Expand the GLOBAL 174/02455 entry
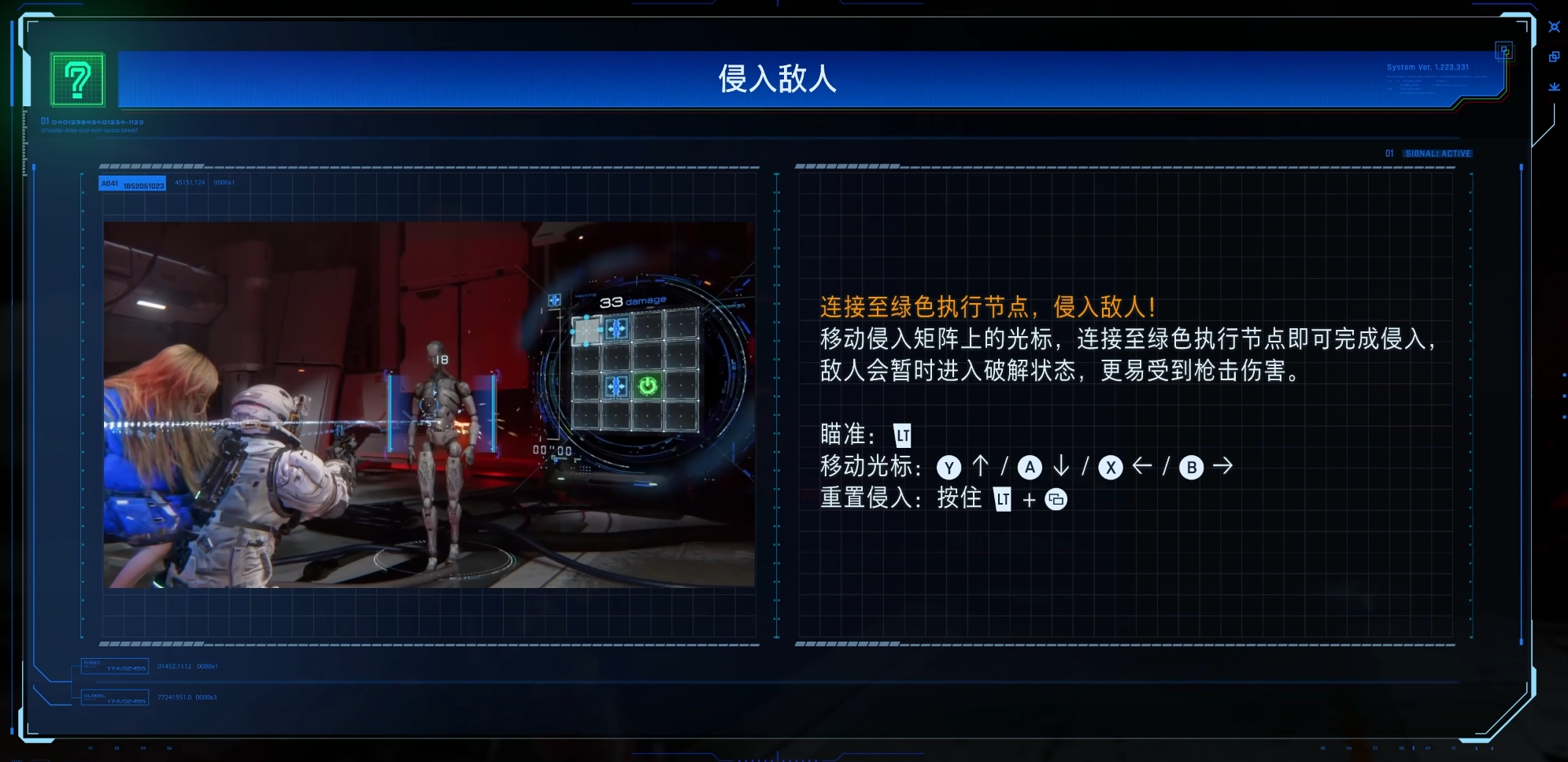 tap(113, 697)
